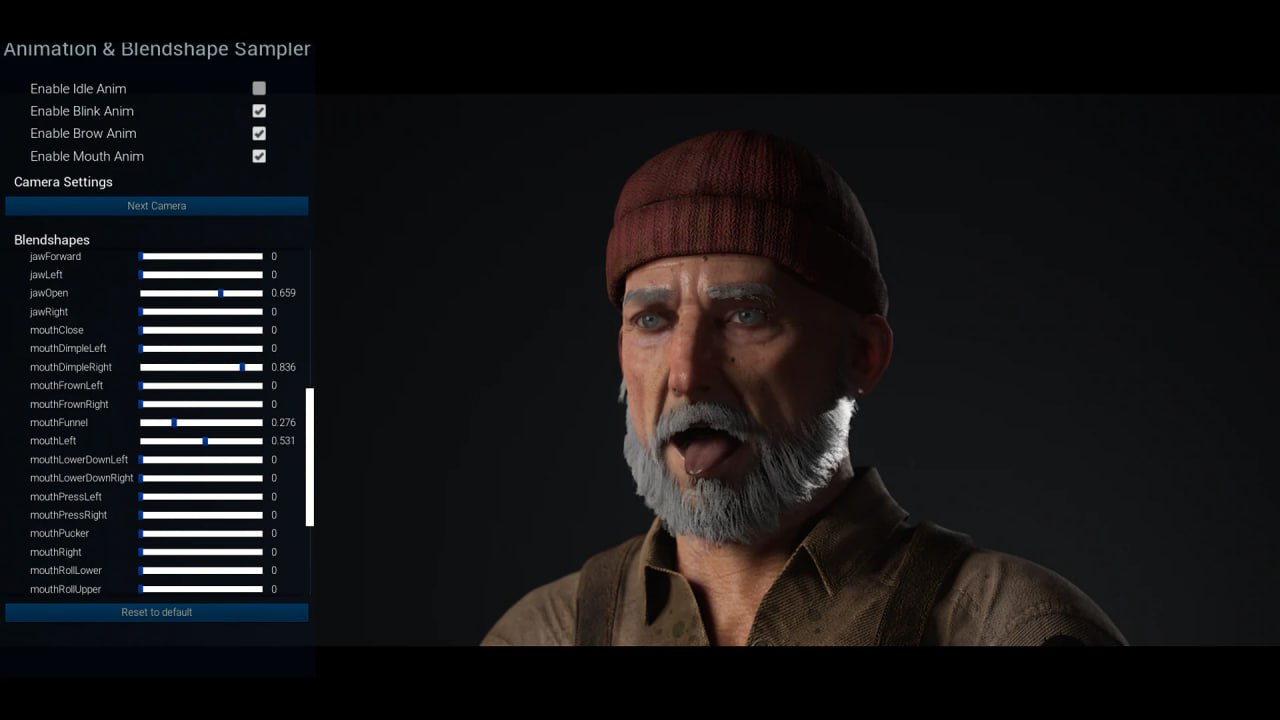Adjust the mouthClose slider
1280x720 pixels.
[x=200, y=330]
